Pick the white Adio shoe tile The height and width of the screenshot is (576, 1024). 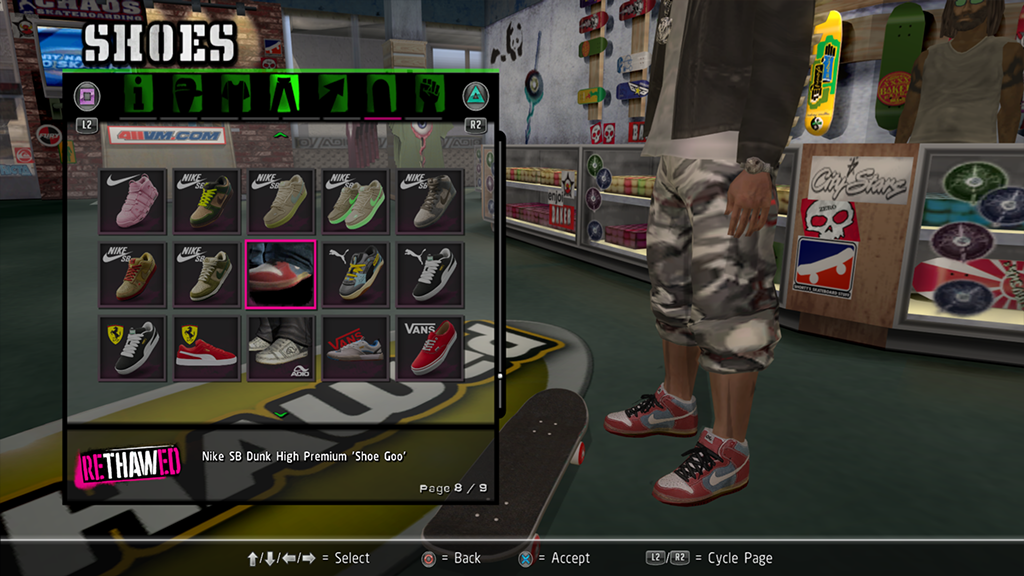(284, 347)
